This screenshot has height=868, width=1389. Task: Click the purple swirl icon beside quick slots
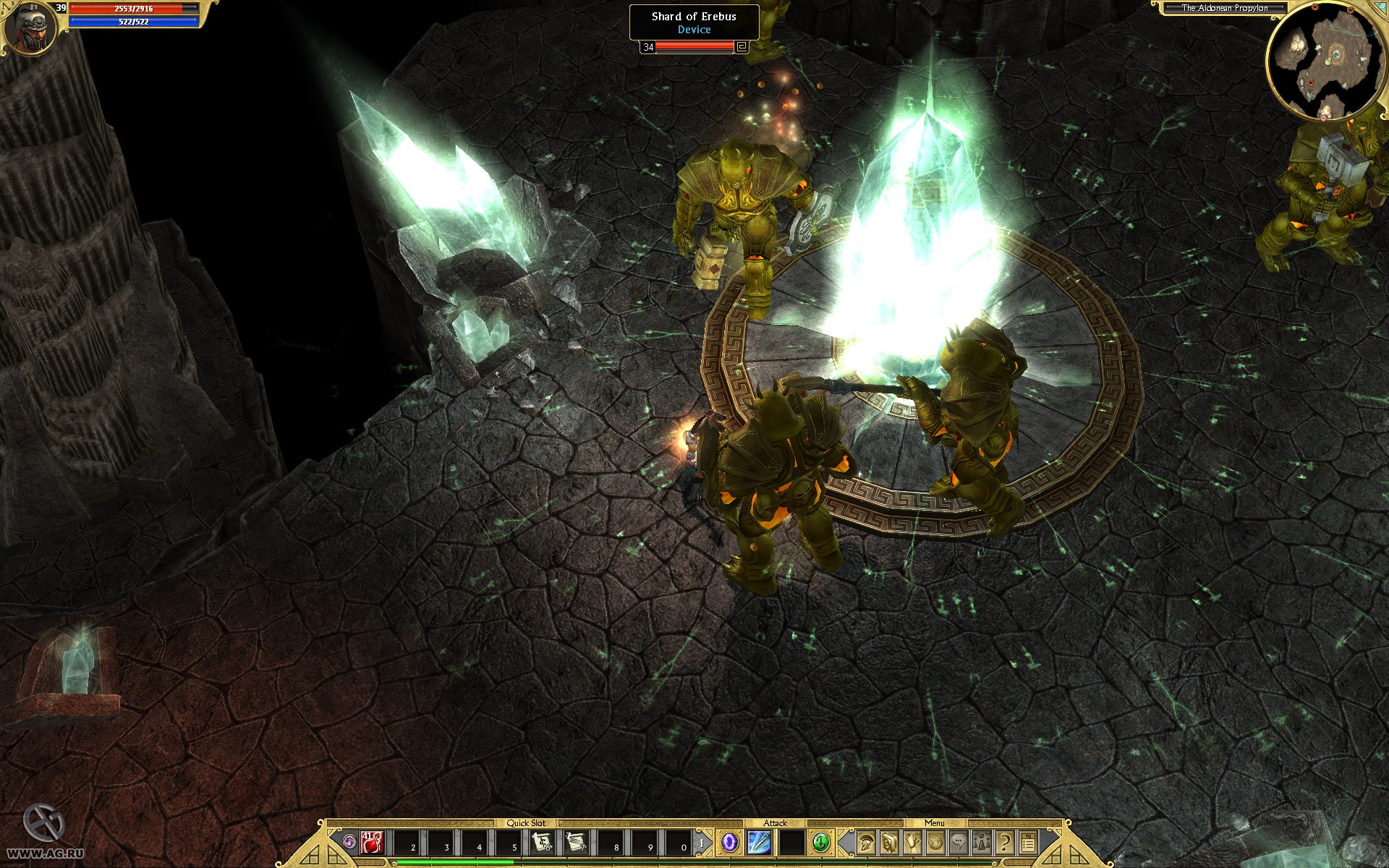pos(348,841)
